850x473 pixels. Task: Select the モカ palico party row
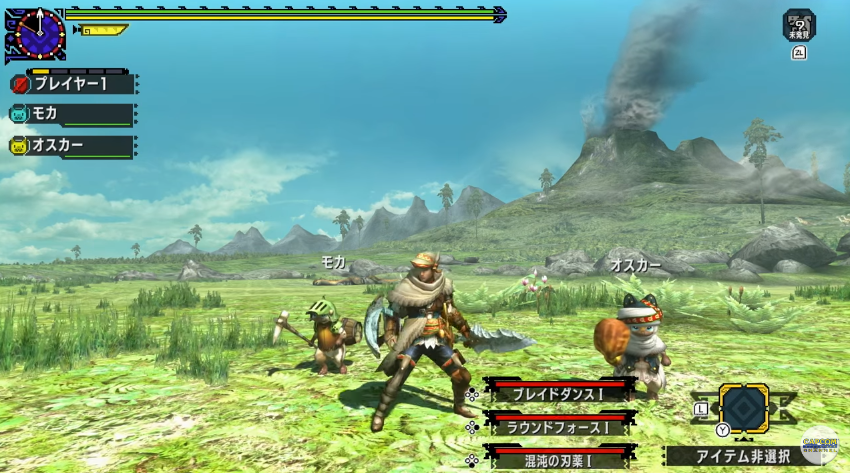click(72, 115)
